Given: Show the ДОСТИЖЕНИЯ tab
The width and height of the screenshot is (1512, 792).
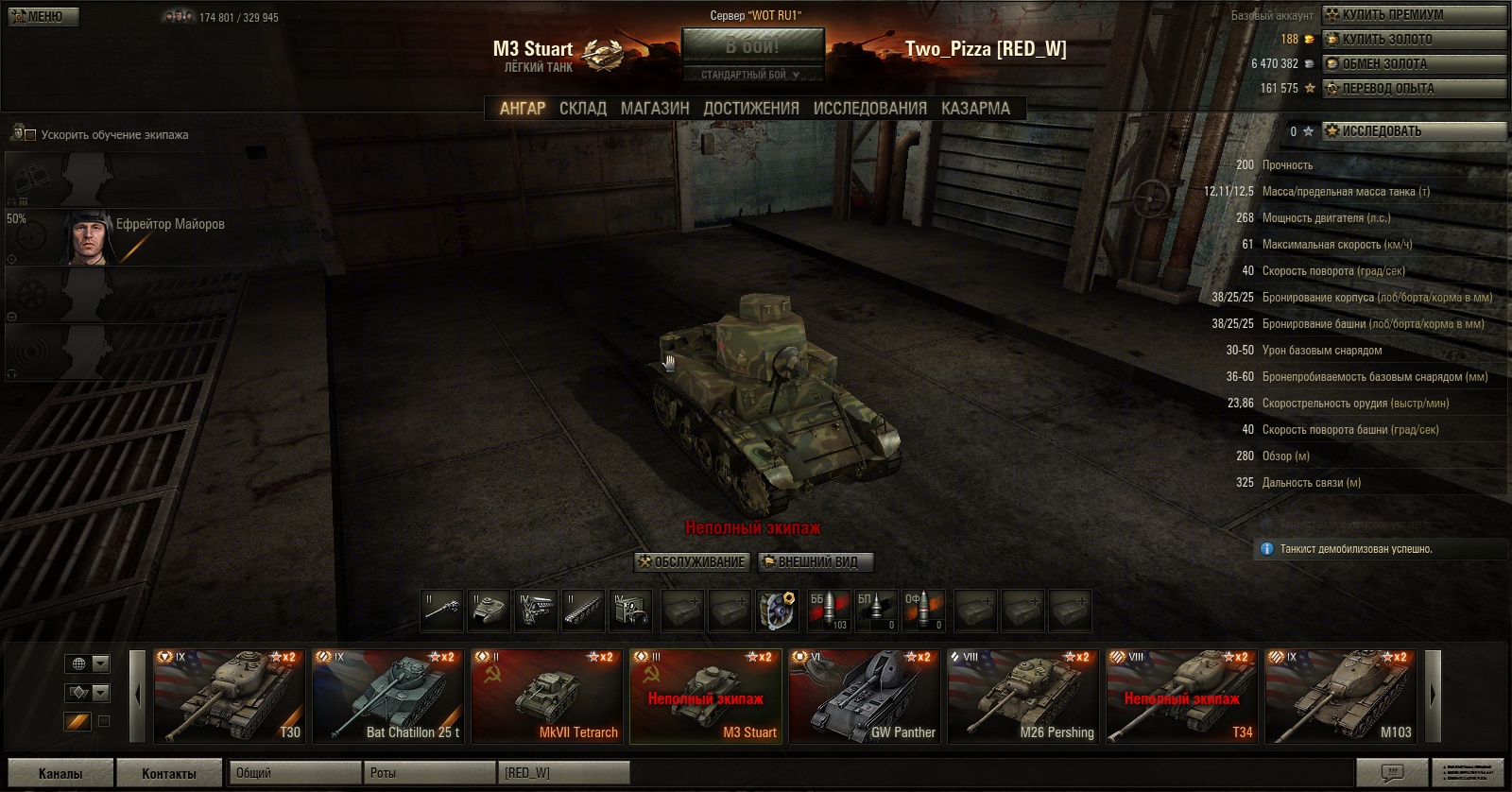Looking at the screenshot, I should pyautogui.click(x=751, y=109).
